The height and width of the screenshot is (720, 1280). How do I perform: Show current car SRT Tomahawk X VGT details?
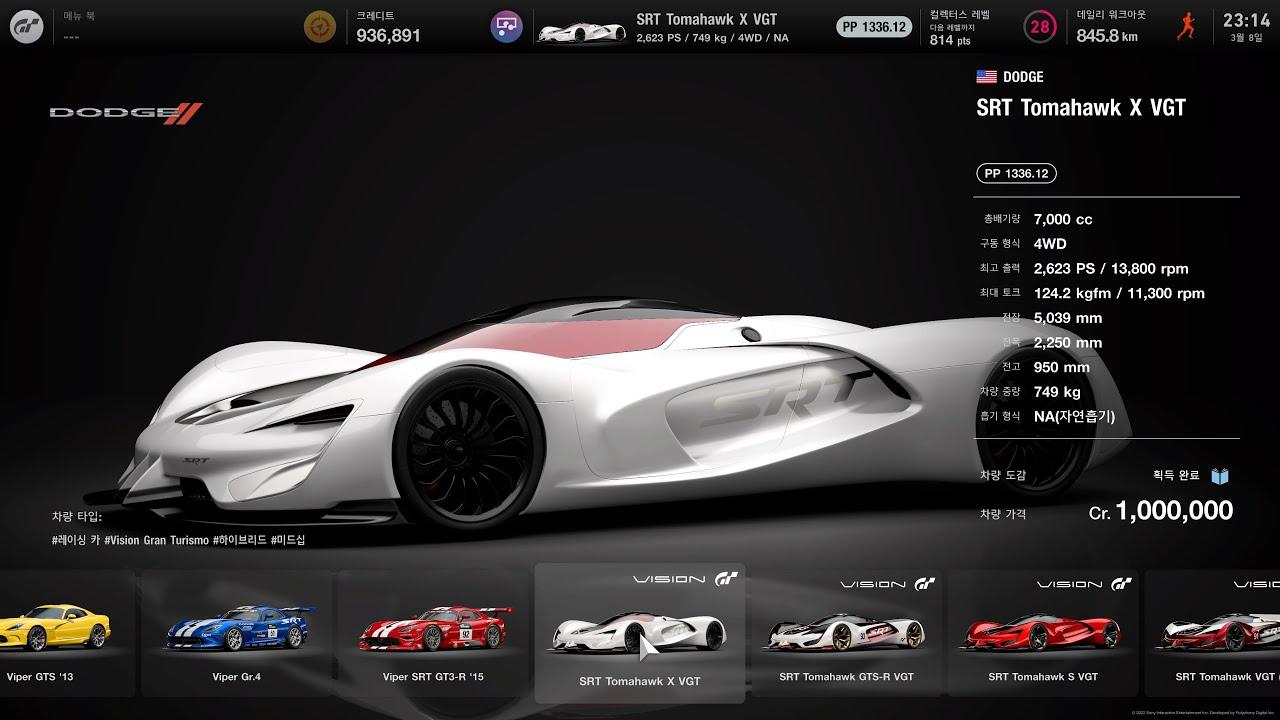680,27
